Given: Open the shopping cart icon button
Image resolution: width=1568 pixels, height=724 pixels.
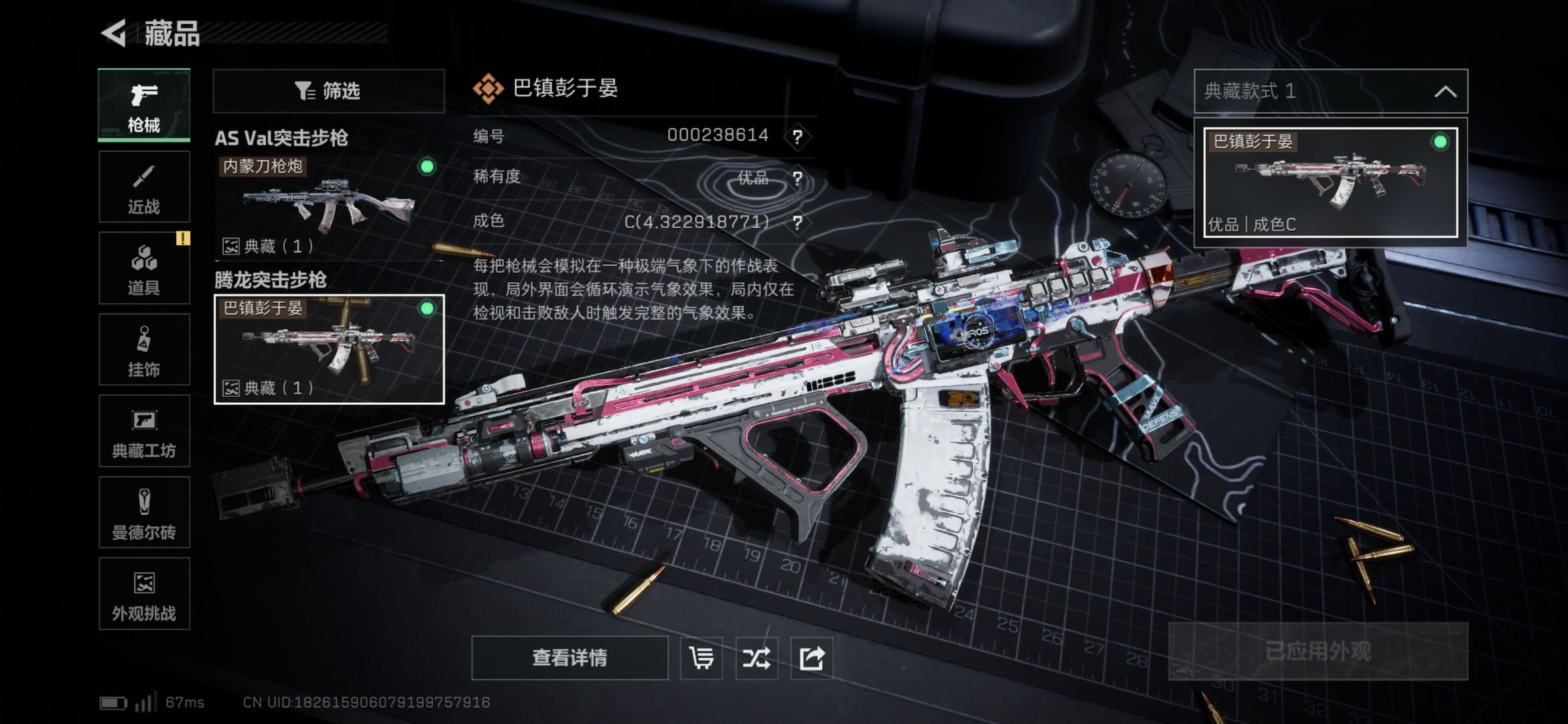Looking at the screenshot, I should 702,658.
